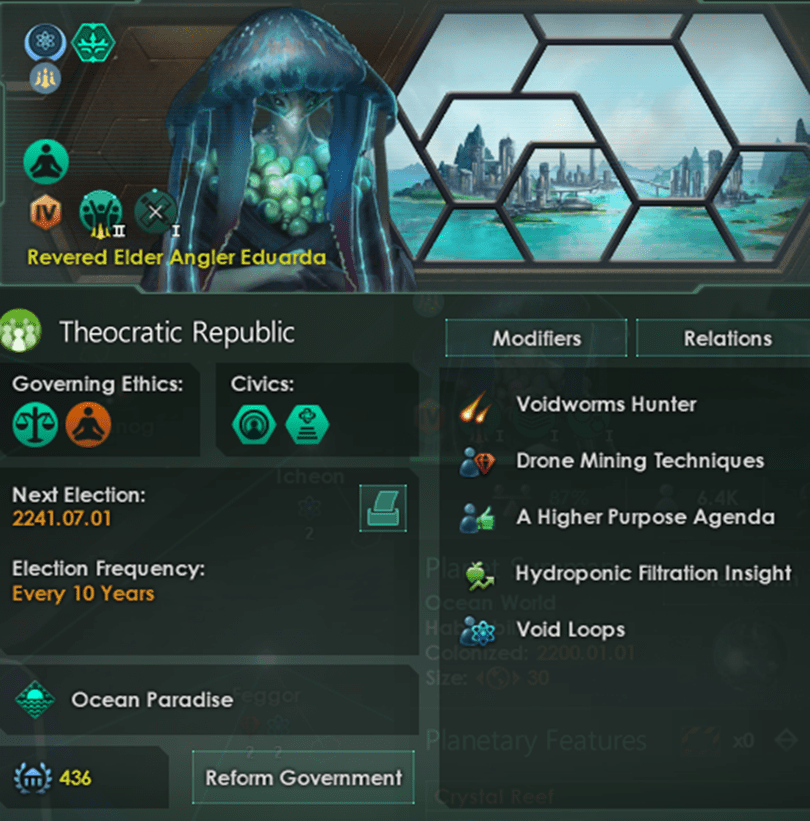Check the Hydroponic Filtration Insight modifier
The width and height of the screenshot is (810, 821).
[x=652, y=573]
